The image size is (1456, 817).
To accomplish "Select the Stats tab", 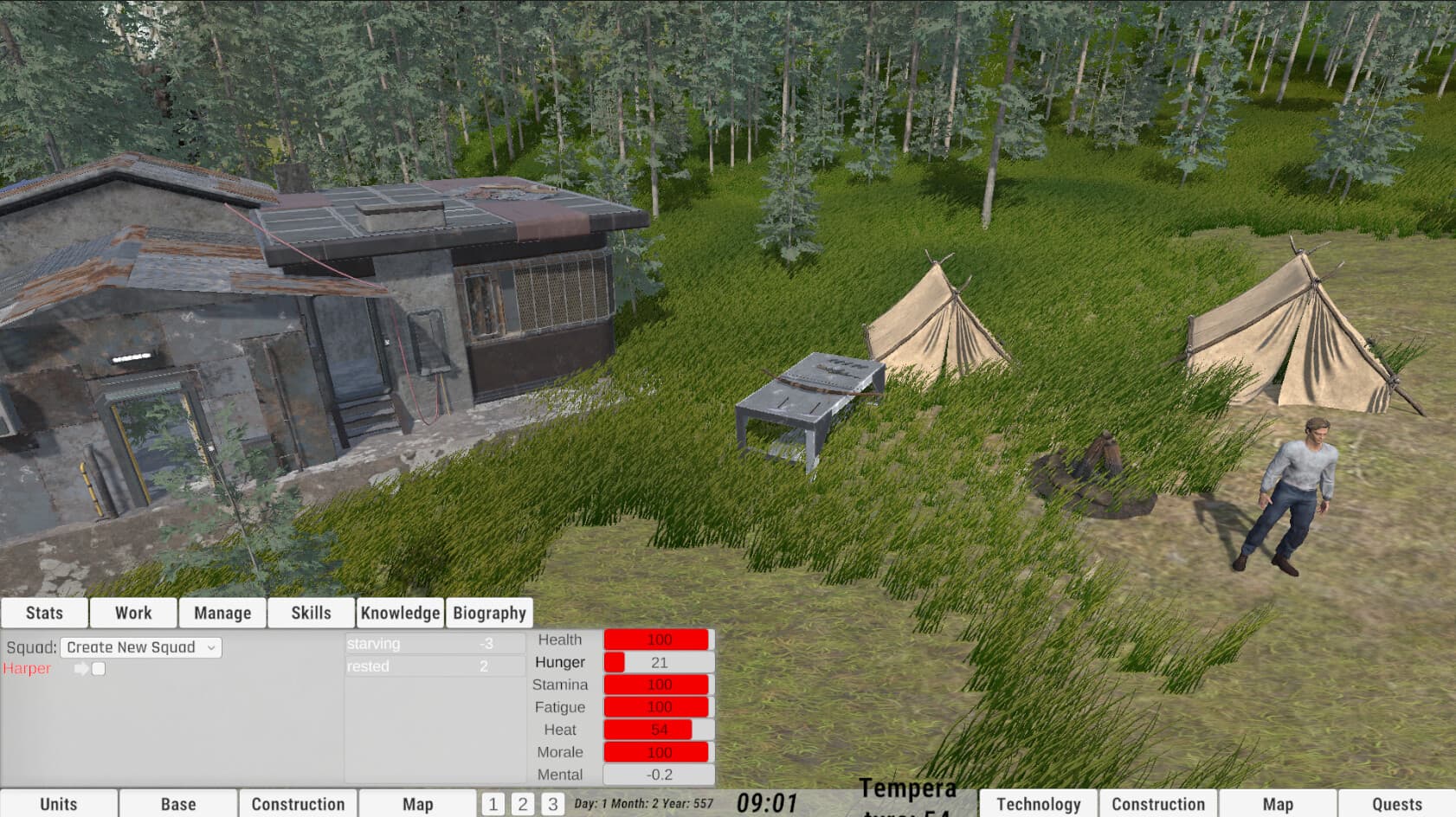I will pos(44,612).
